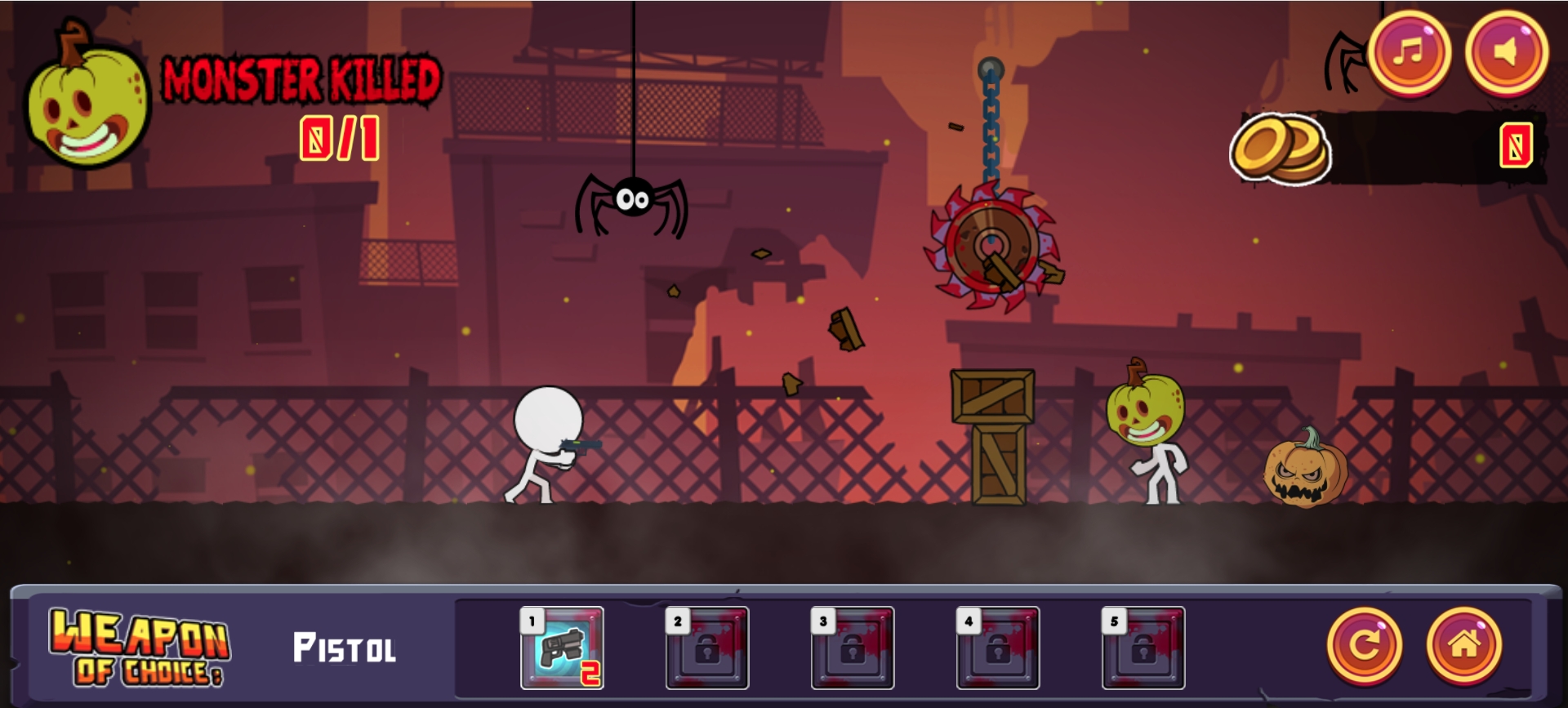Pick the locked weapon slot numbered 4

click(x=998, y=648)
